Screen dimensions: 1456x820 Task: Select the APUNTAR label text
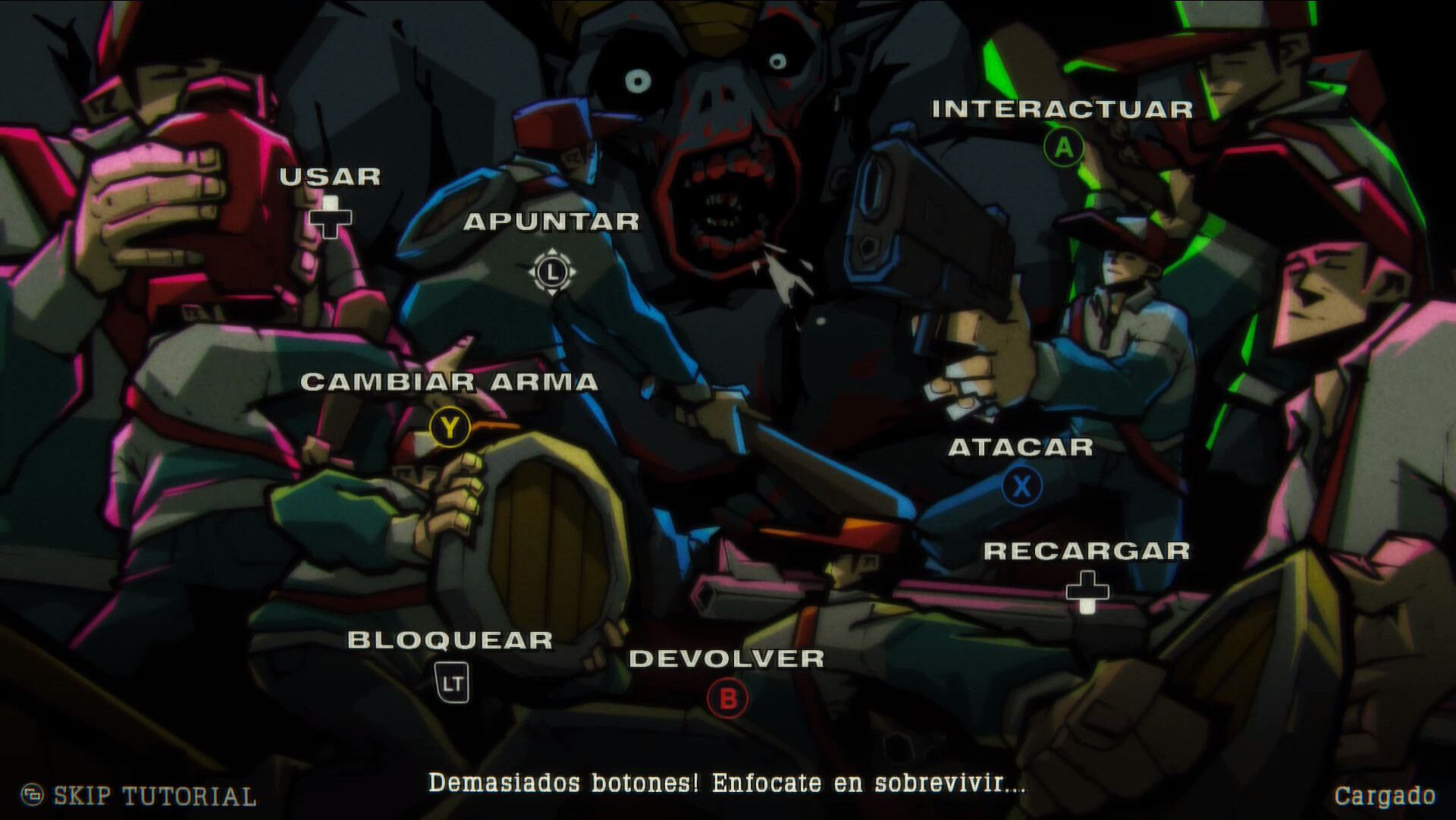point(551,222)
